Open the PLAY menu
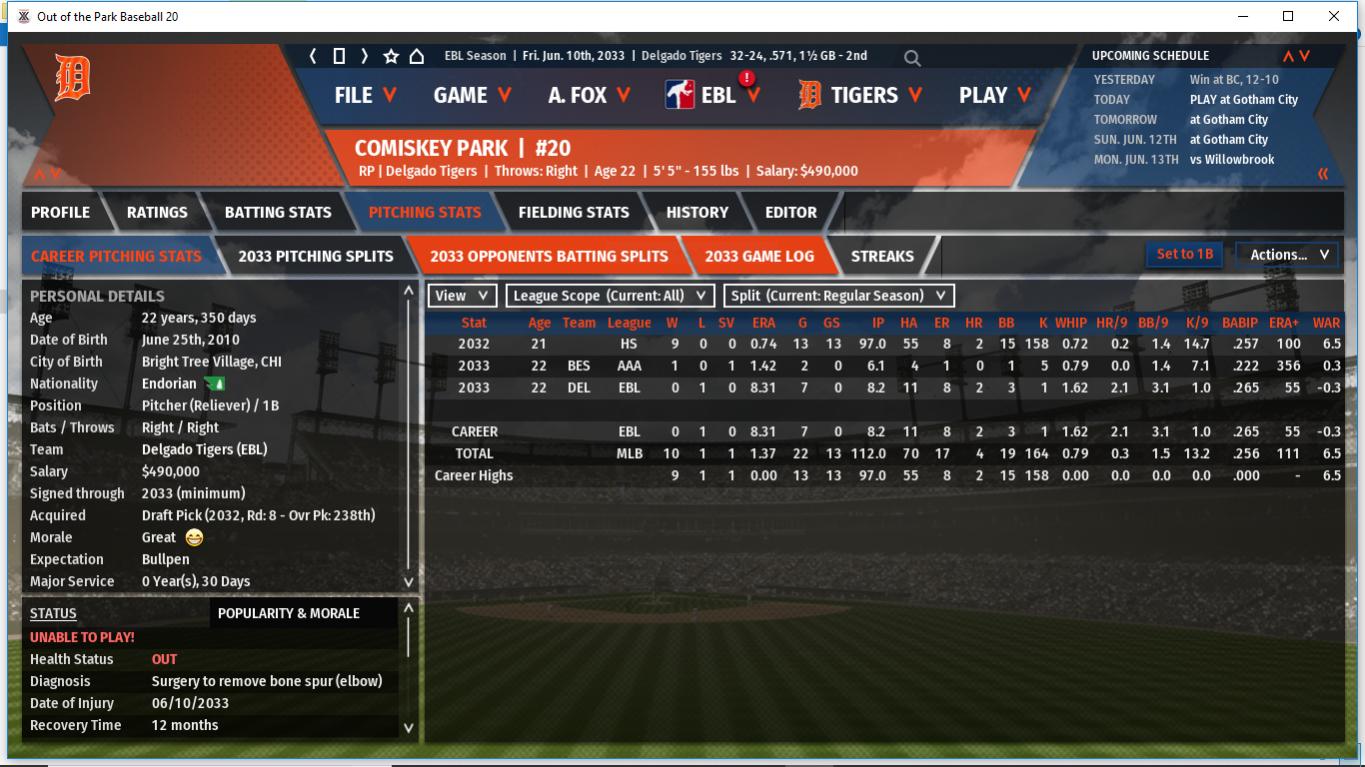The width and height of the screenshot is (1365, 767). (995, 95)
